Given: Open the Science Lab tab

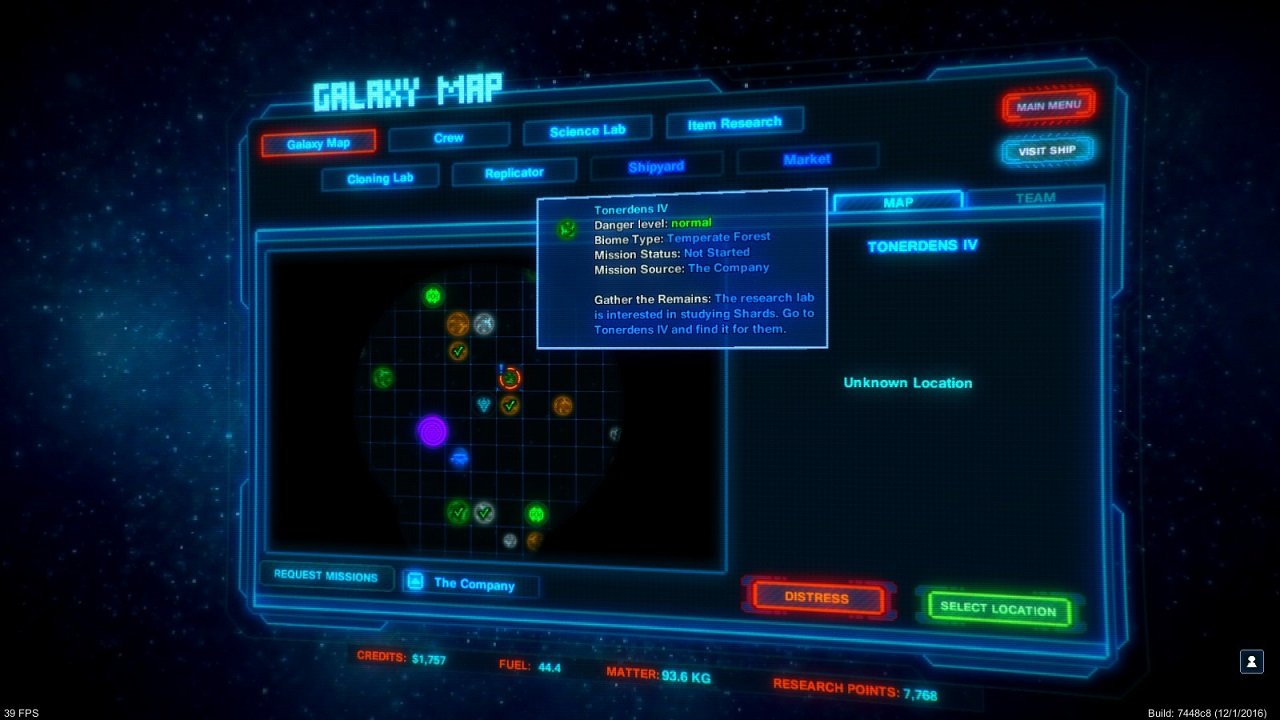Looking at the screenshot, I should [x=588, y=128].
